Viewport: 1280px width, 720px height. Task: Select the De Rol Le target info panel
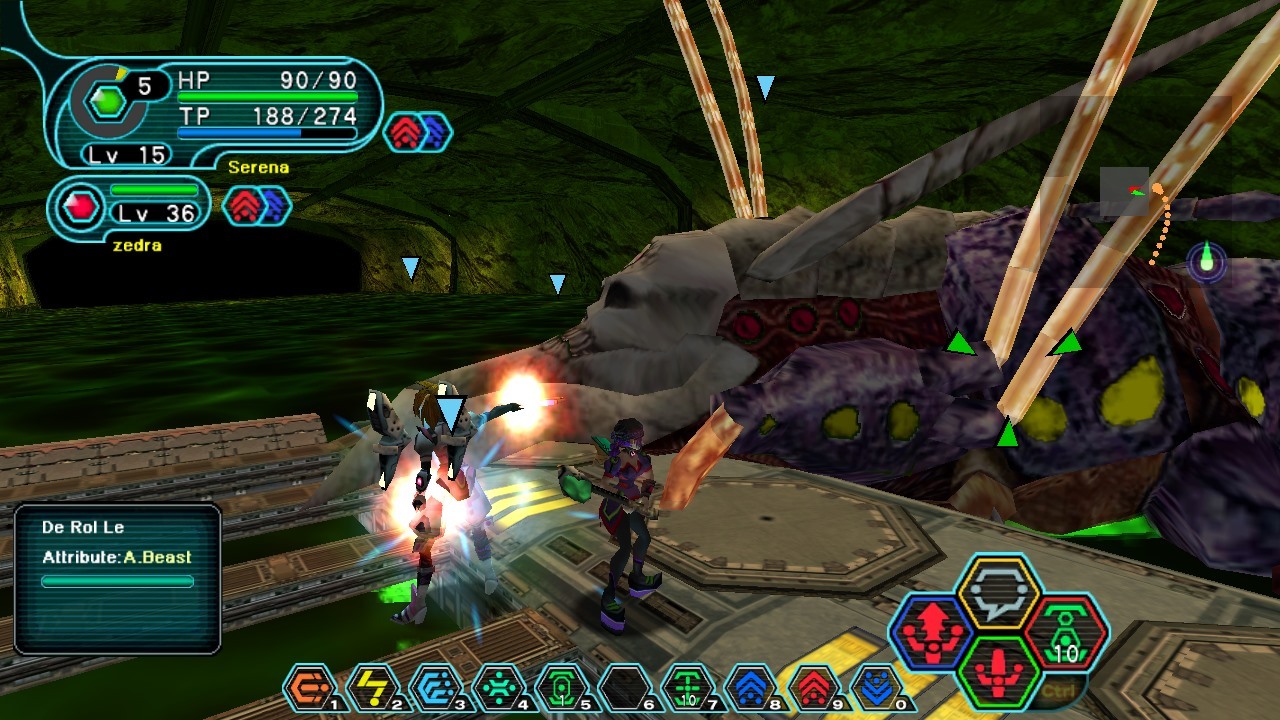click(x=117, y=578)
